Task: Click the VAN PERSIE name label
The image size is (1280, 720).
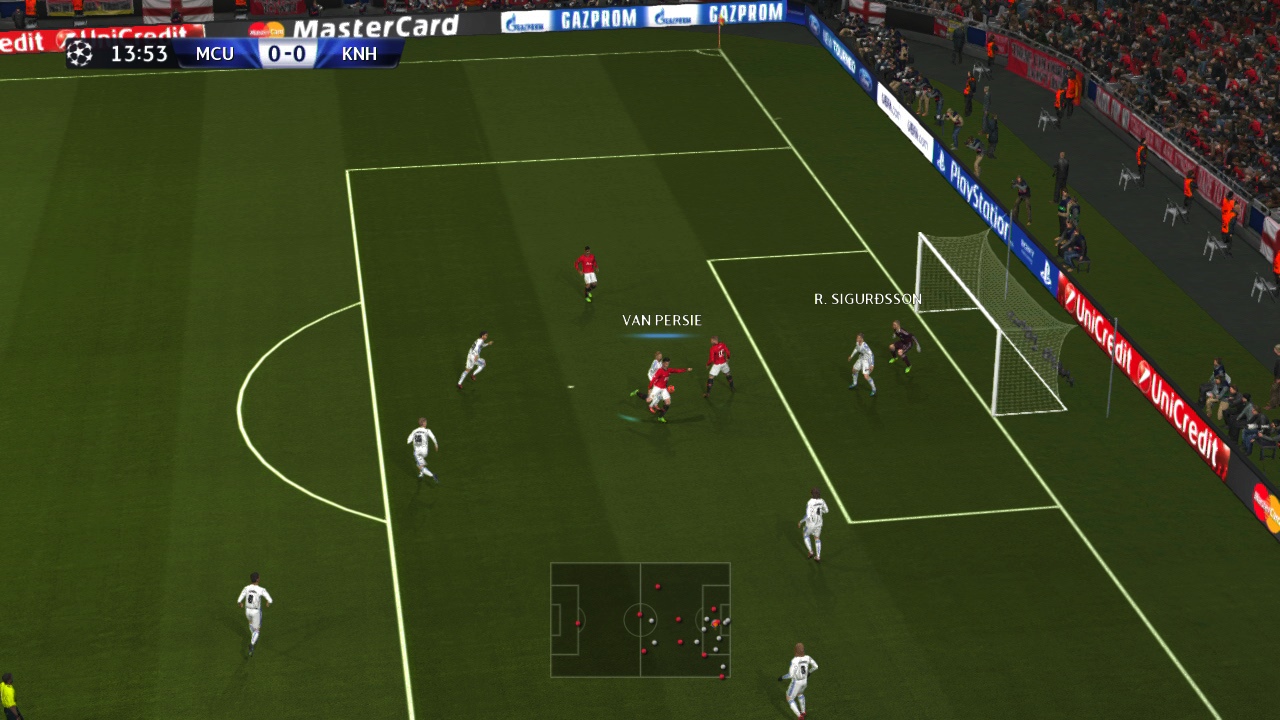Action: point(662,320)
